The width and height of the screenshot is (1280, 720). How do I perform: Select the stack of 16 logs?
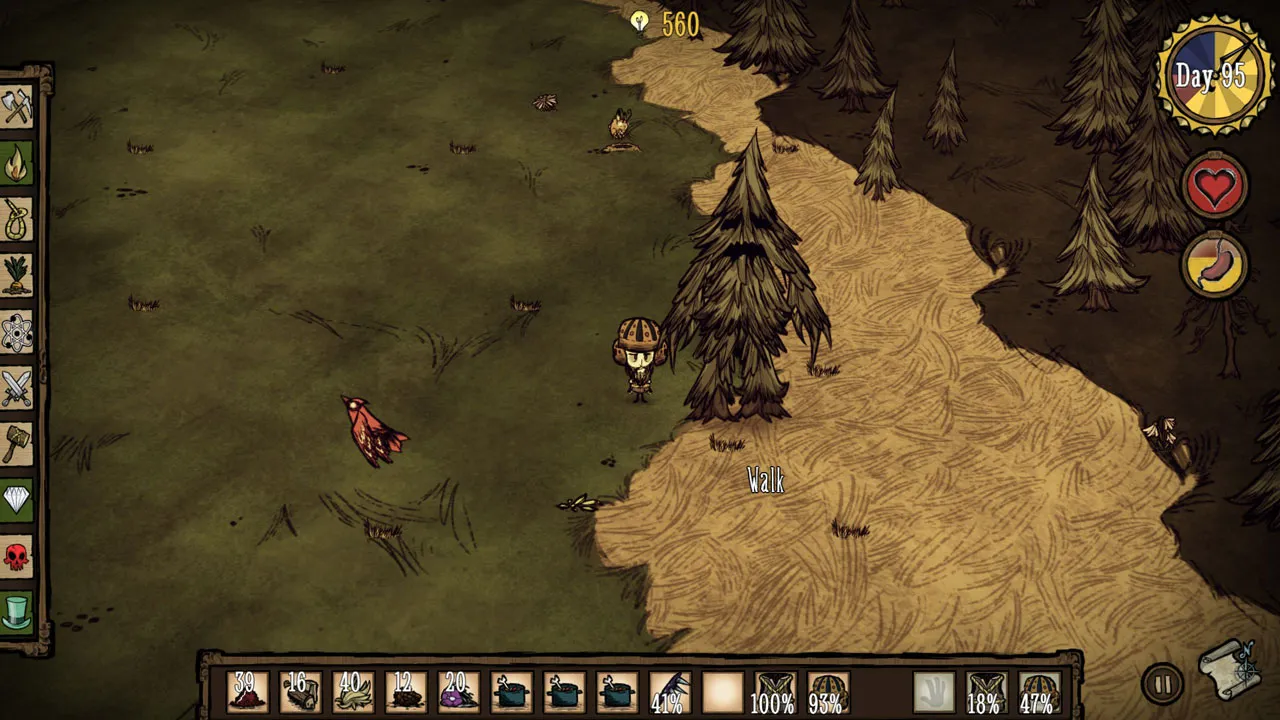coord(299,691)
